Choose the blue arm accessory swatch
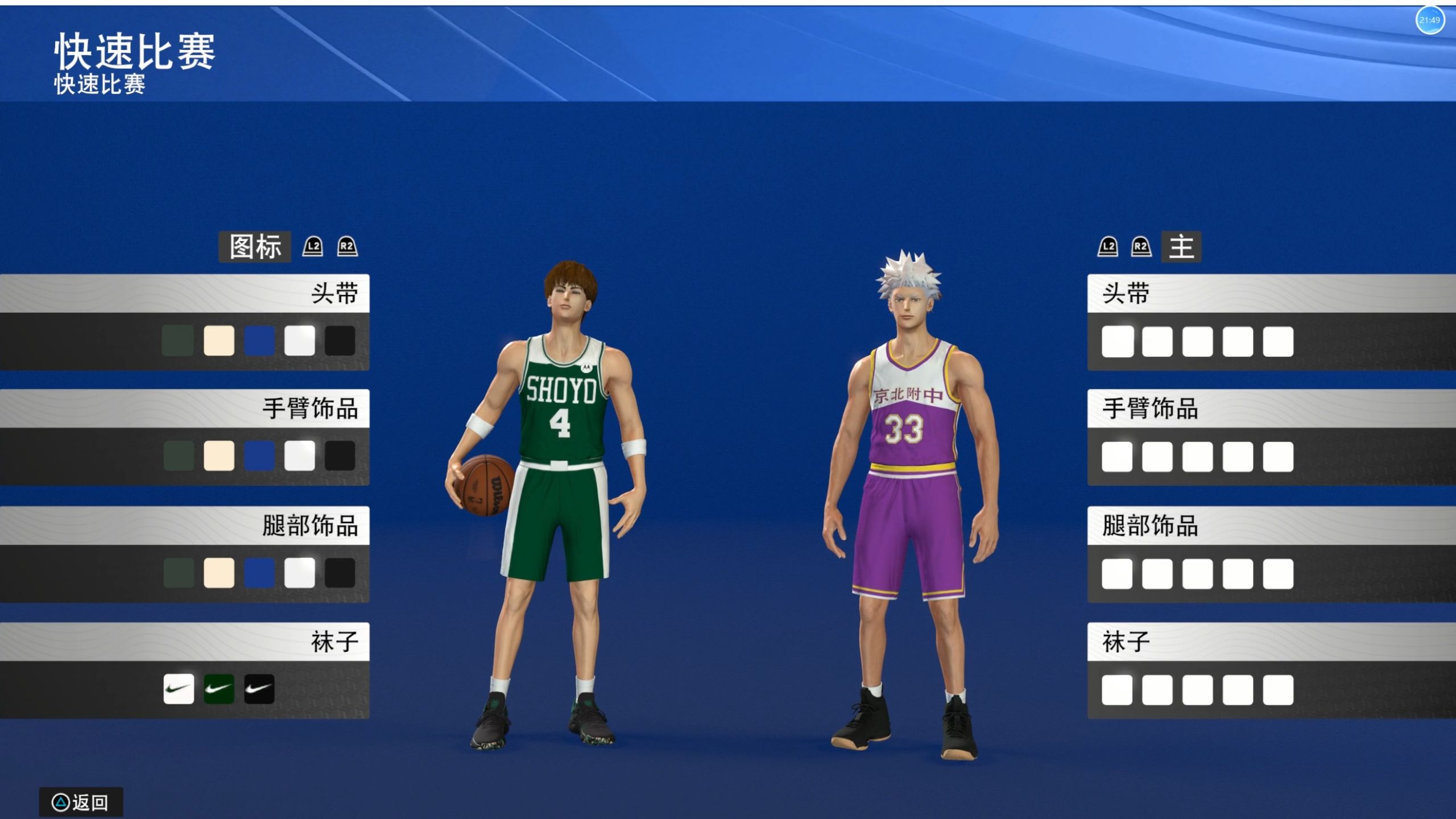The height and width of the screenshot is (819, 1456). [259, 456]
